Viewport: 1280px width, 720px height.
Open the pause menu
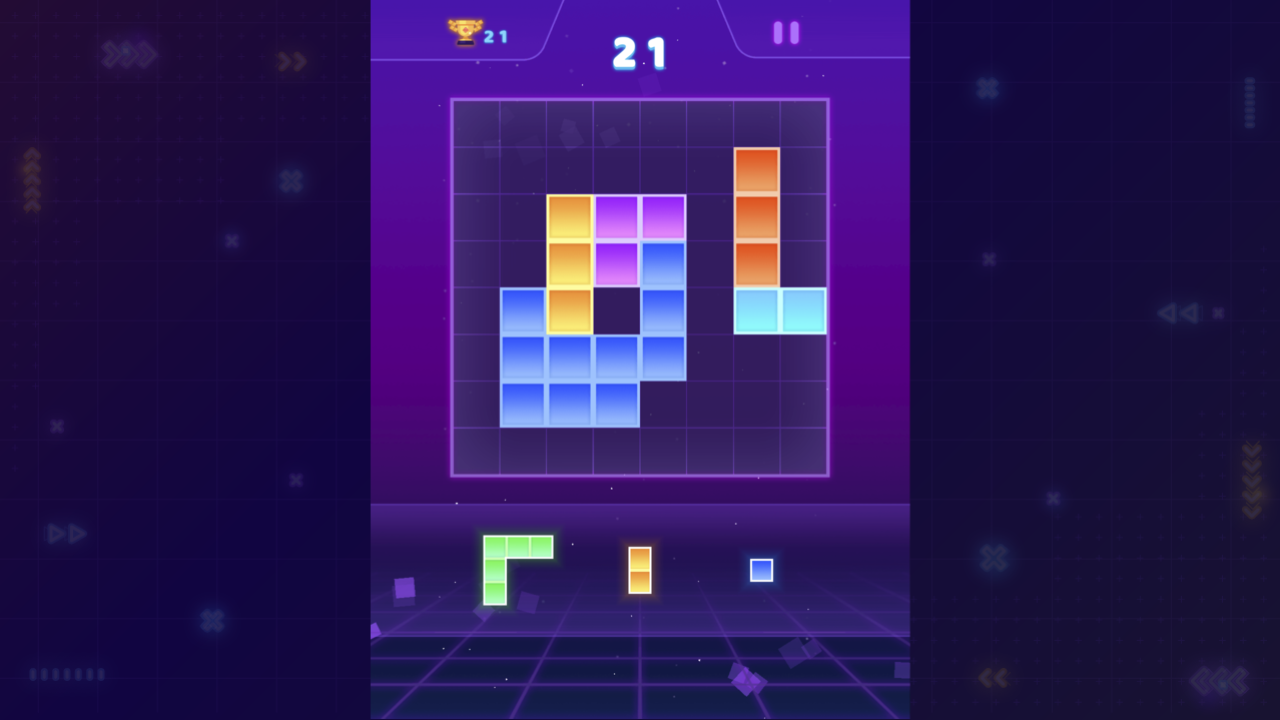pos(786,32)
